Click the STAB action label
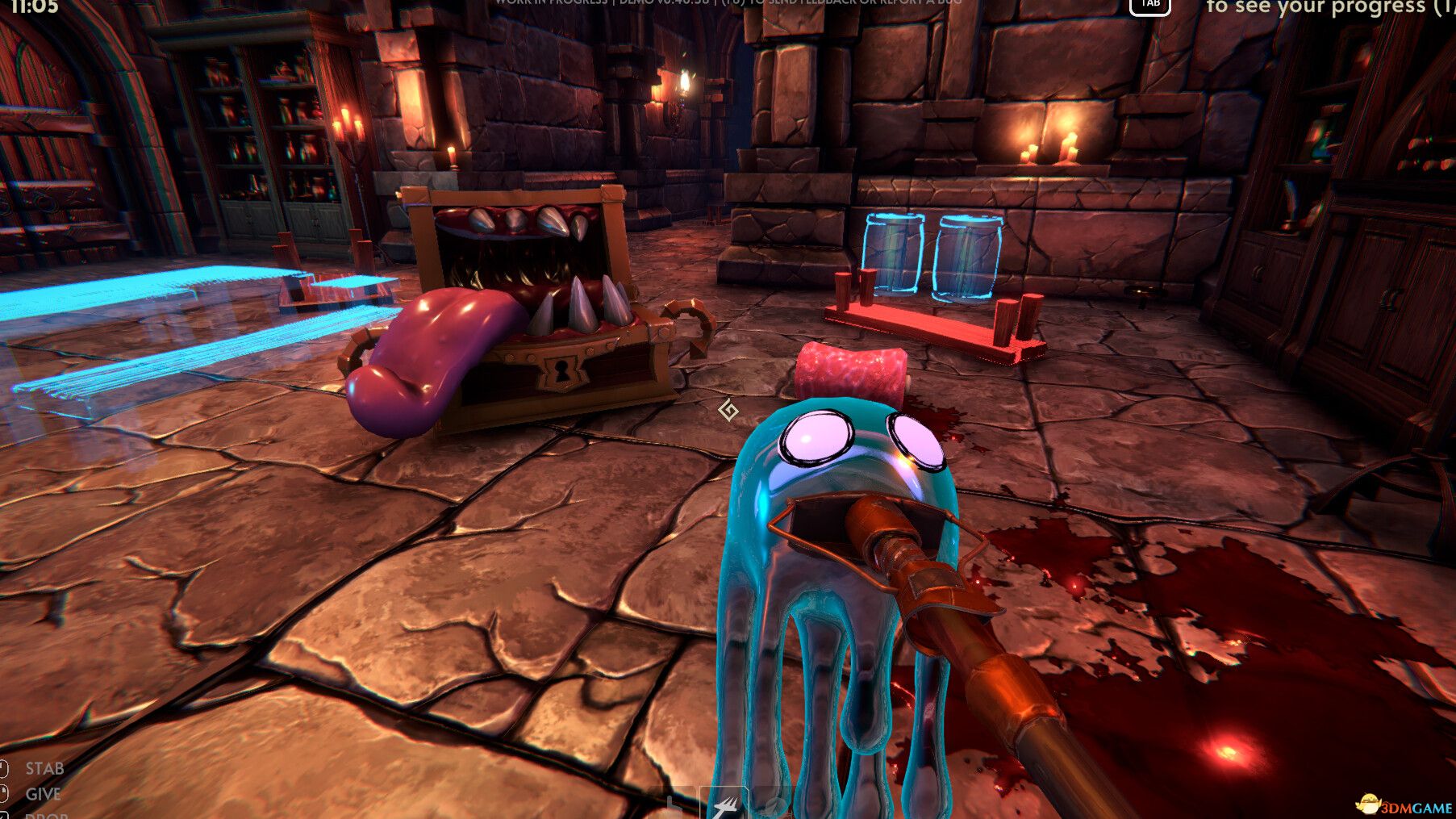 44,769
